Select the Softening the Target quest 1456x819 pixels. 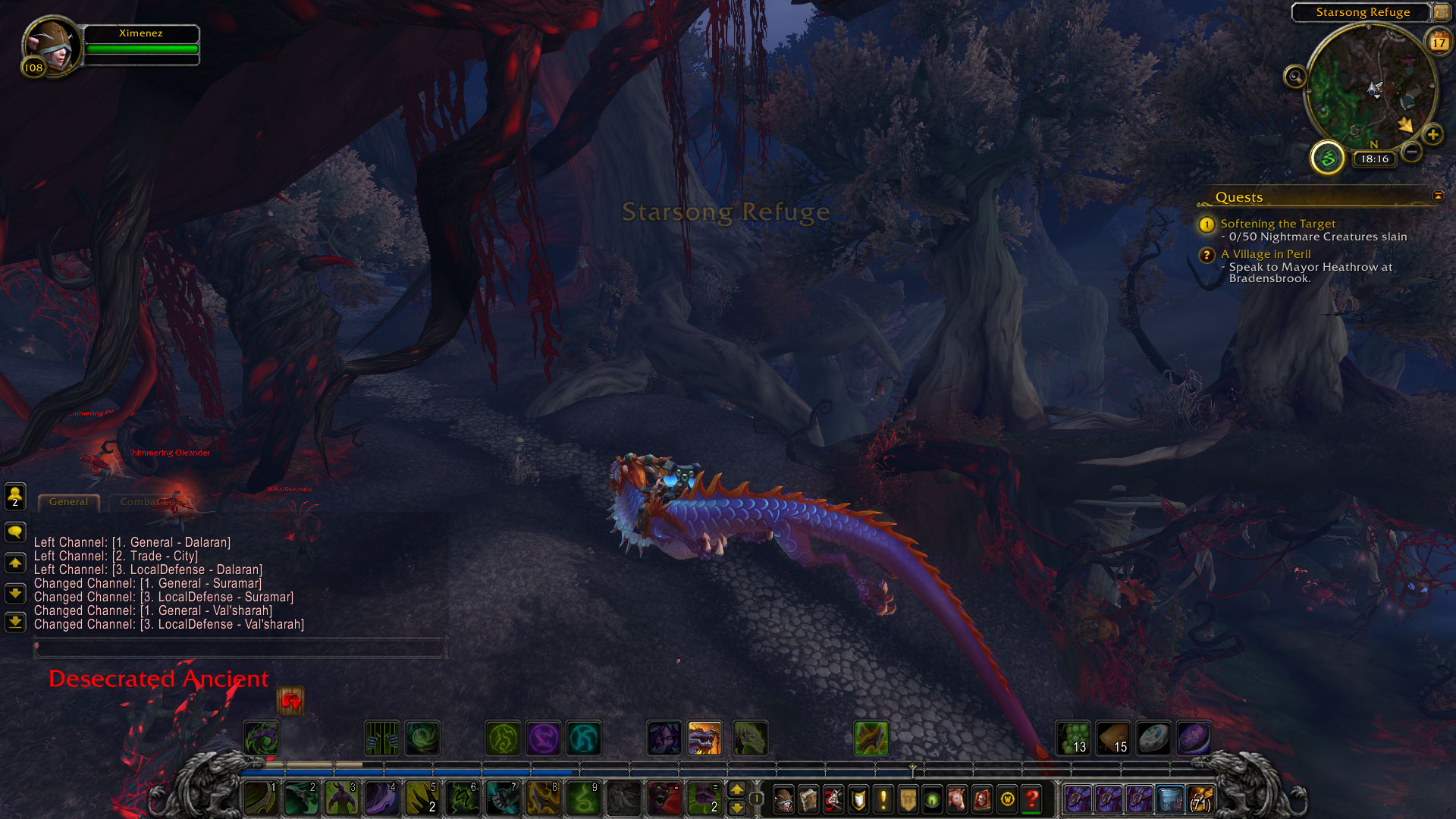pyautogui.click(x=1278, y=224)
